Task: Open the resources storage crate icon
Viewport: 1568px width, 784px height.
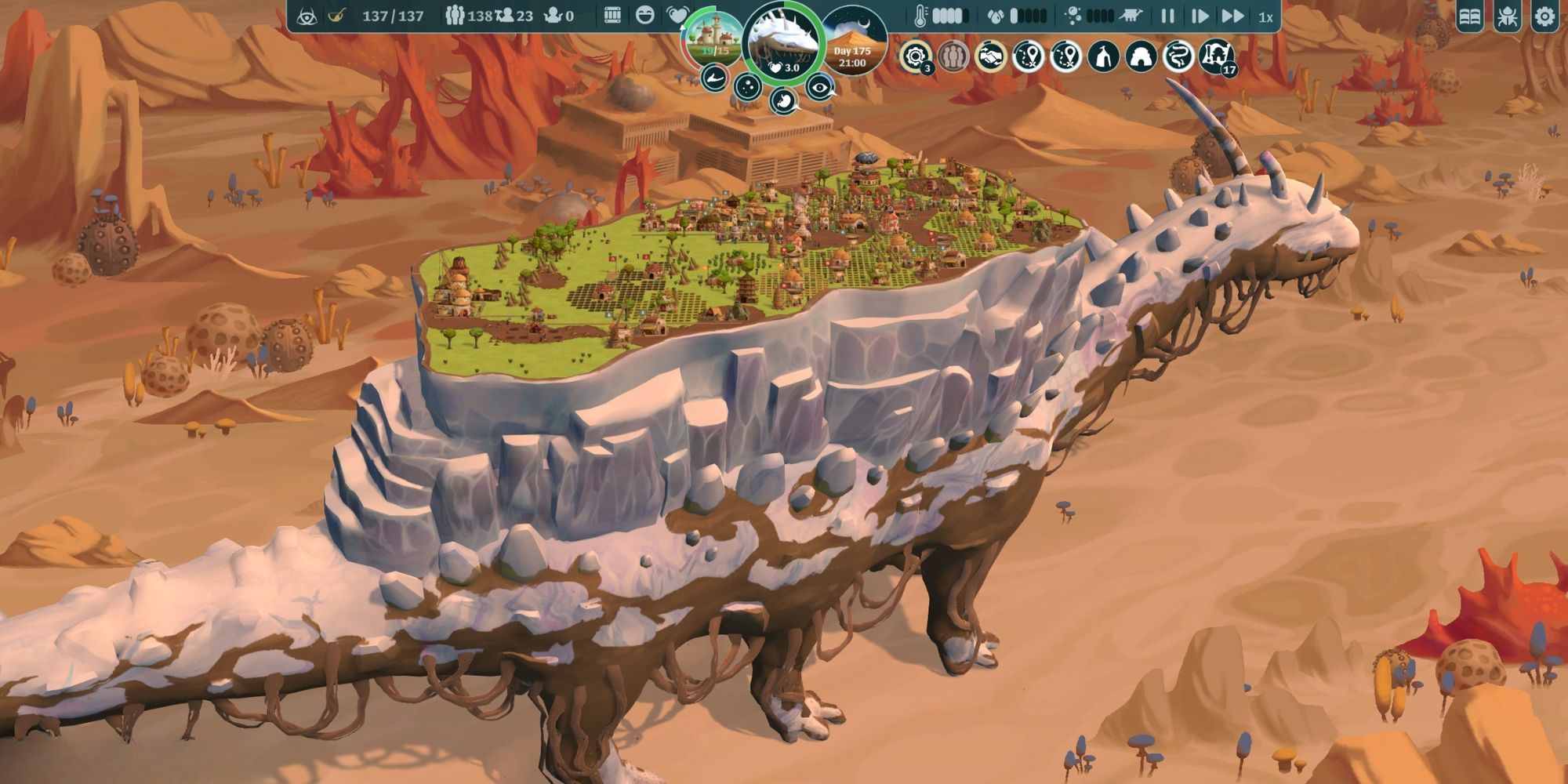Action: tap(612, 16)
